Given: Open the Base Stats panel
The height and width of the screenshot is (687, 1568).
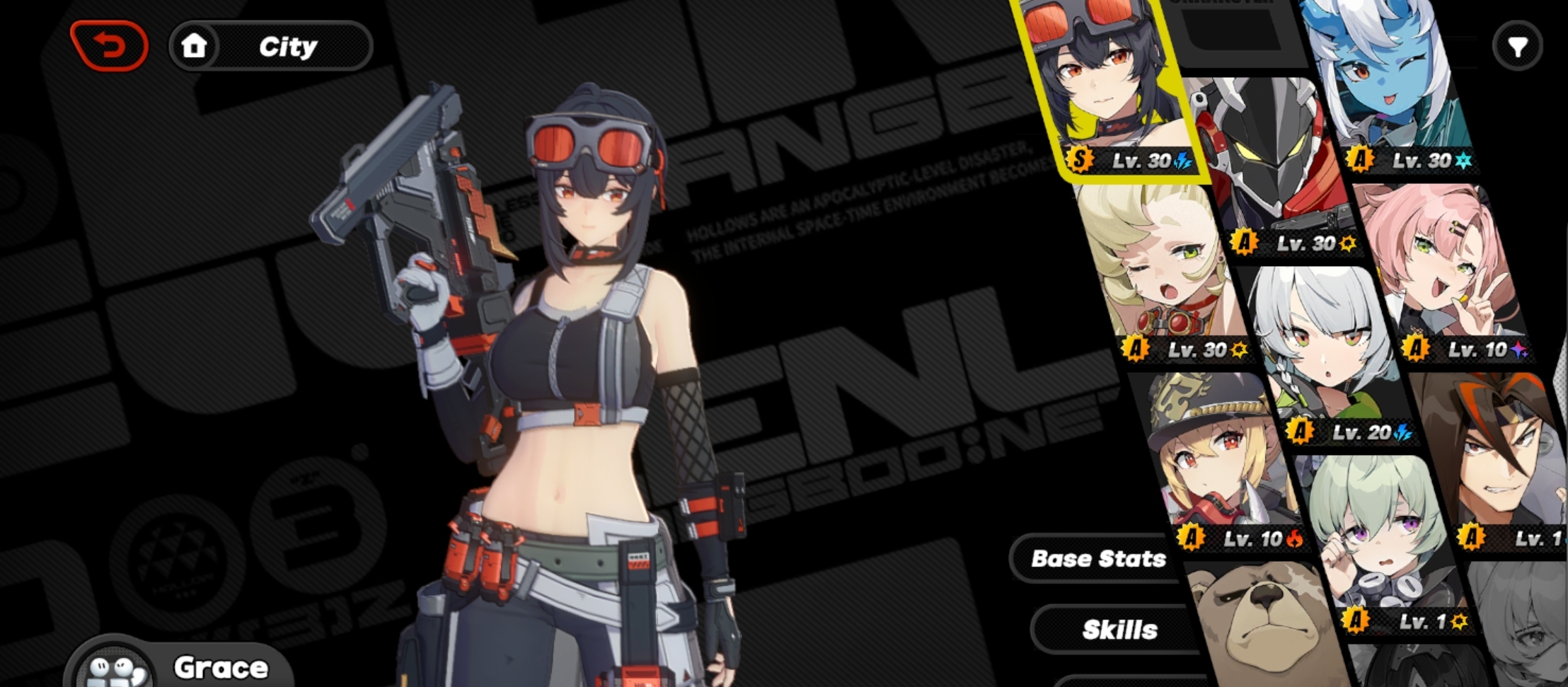Looking at the screenshot, I should (1097, 558).
